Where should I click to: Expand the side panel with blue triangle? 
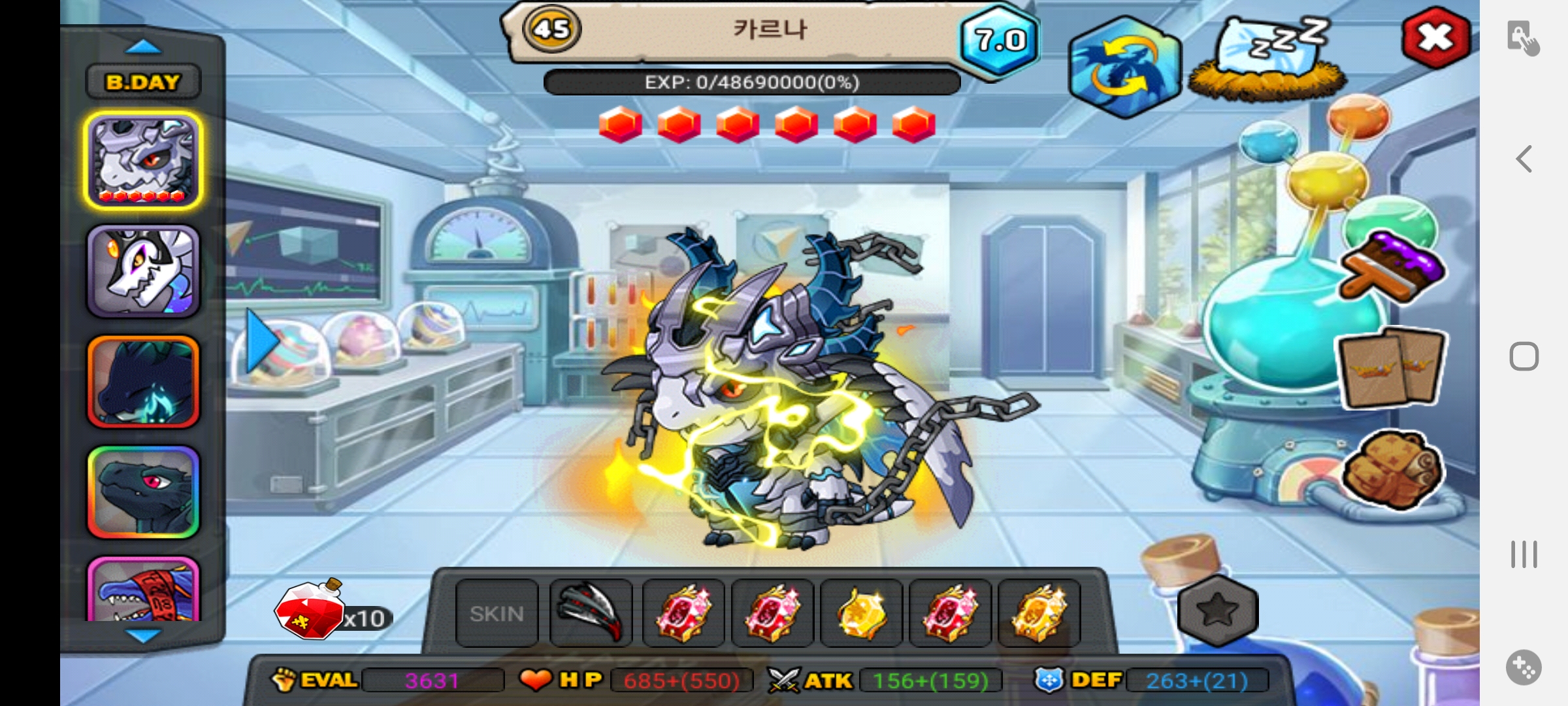coord(261,341)
